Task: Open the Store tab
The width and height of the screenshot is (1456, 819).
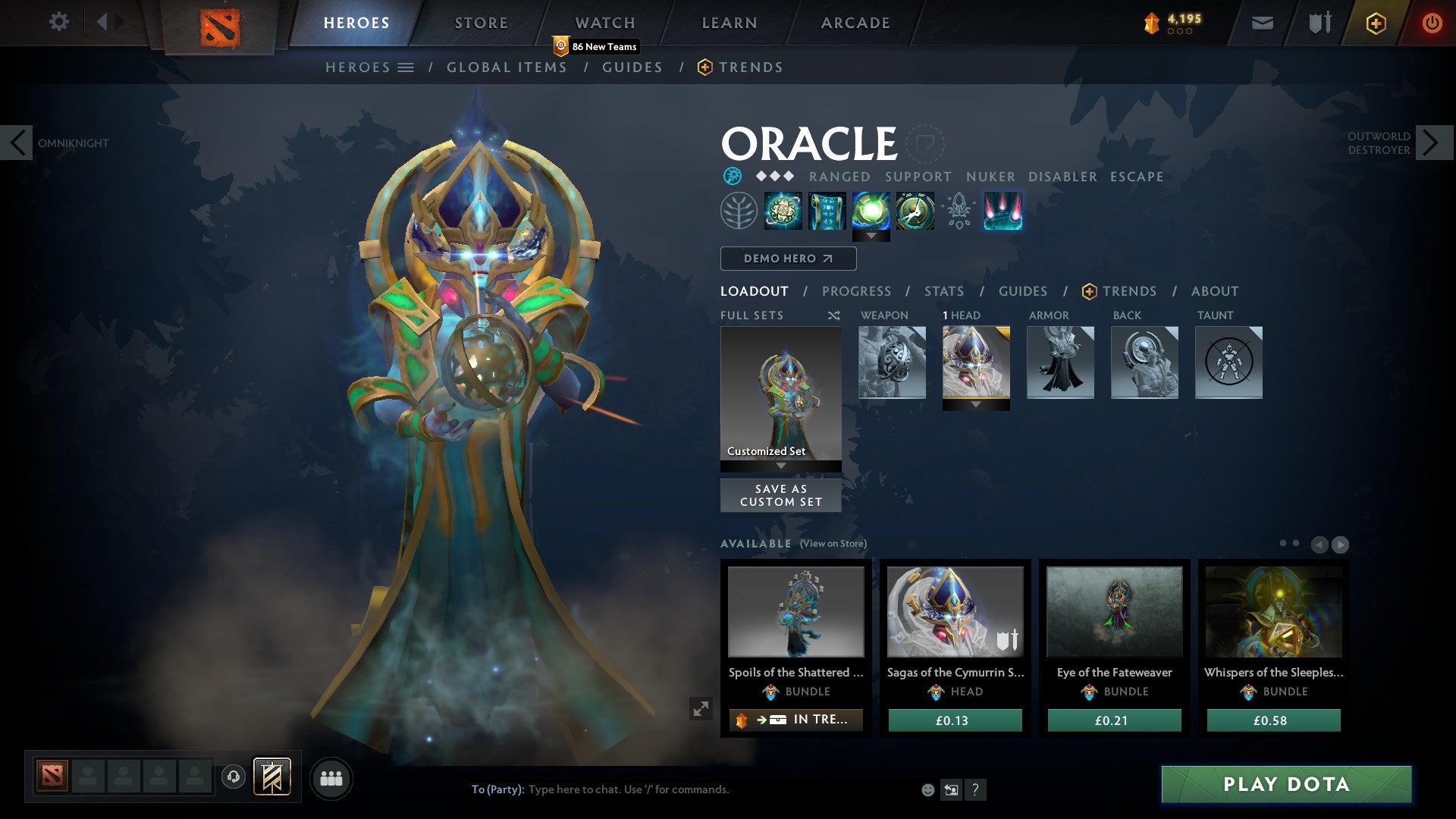Action: click(x=482, y=23)
